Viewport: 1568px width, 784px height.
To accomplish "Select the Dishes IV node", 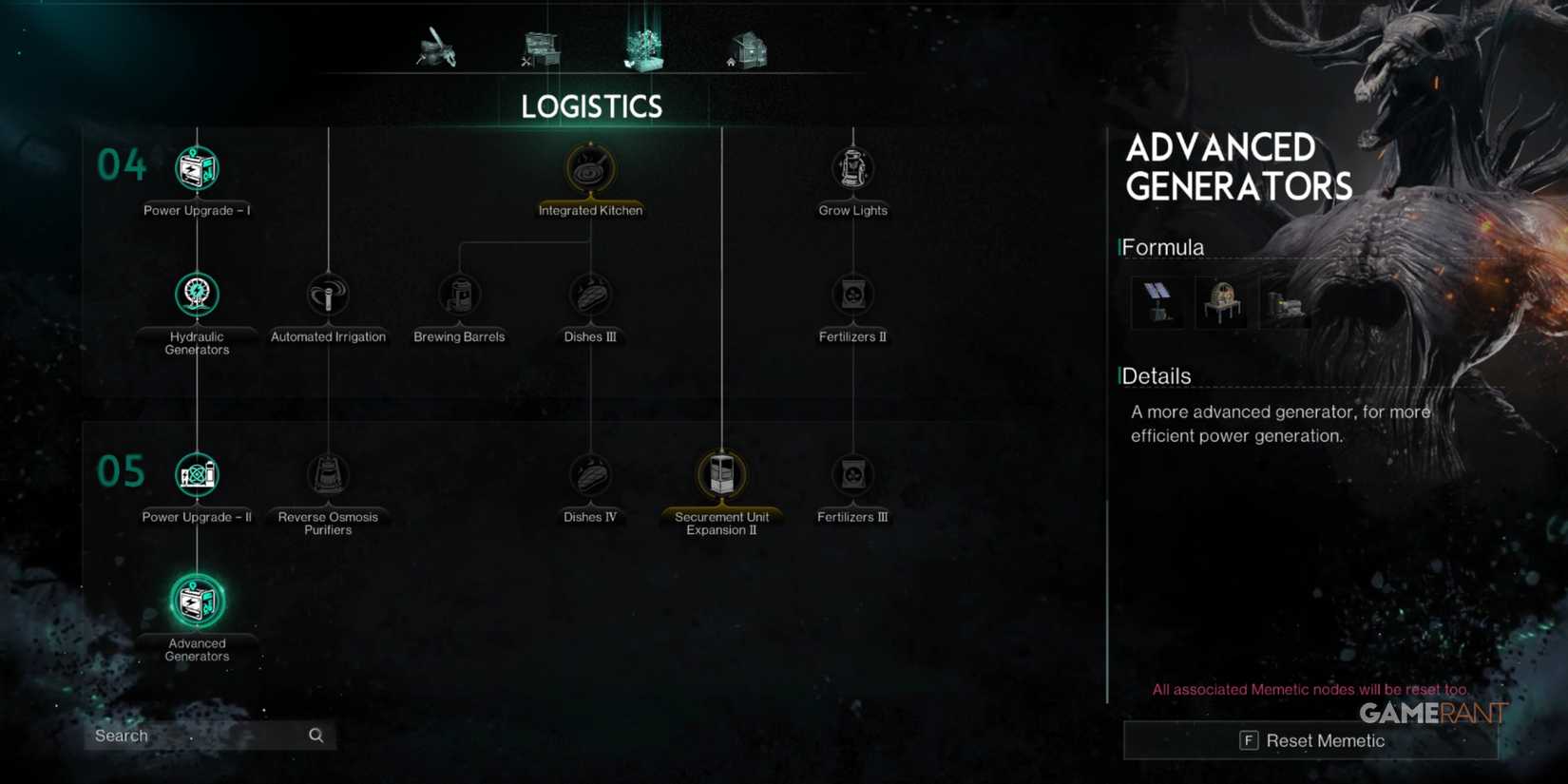I will point(590,477).
